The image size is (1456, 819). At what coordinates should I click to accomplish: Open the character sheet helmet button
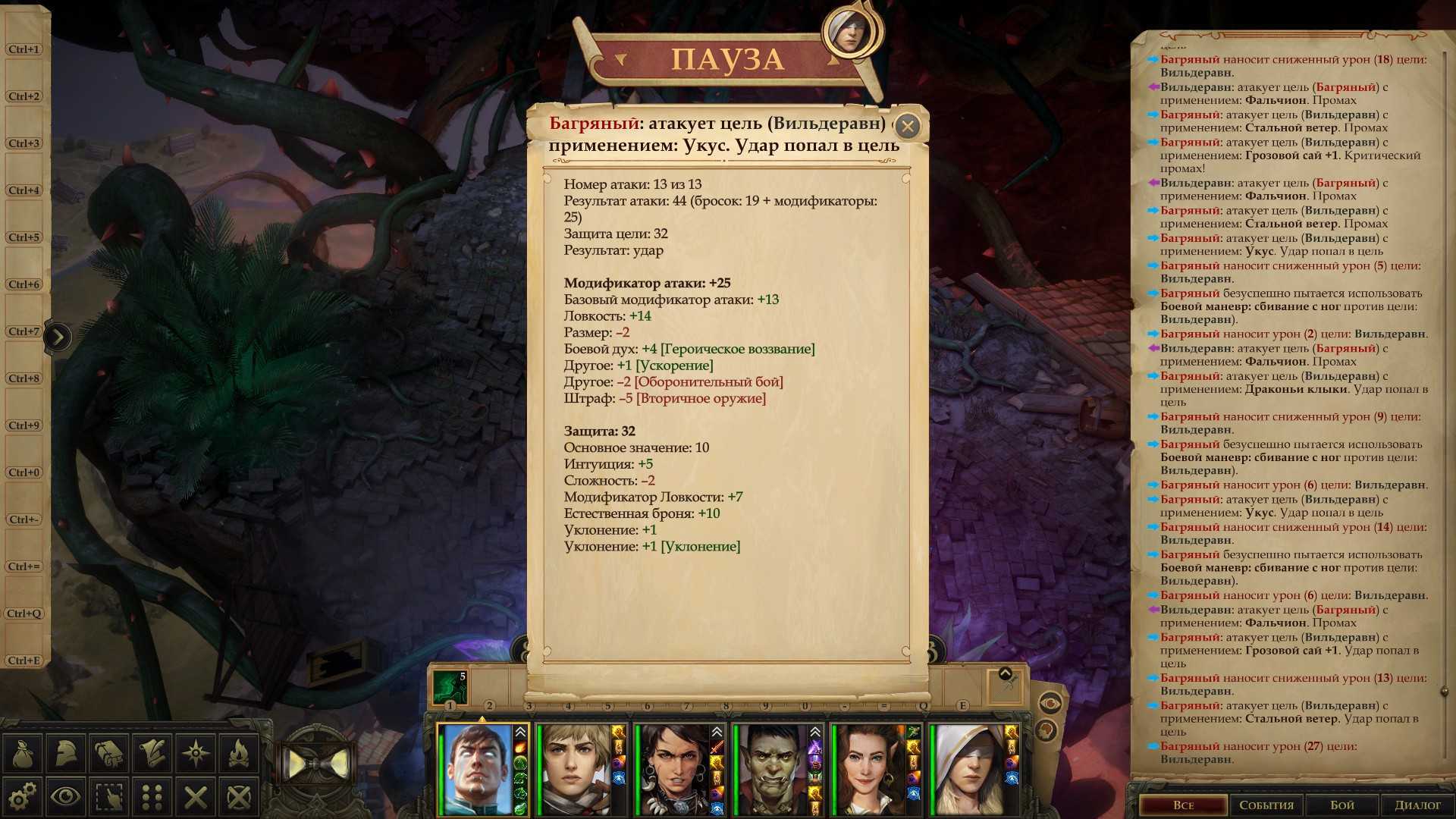(66, 753)
